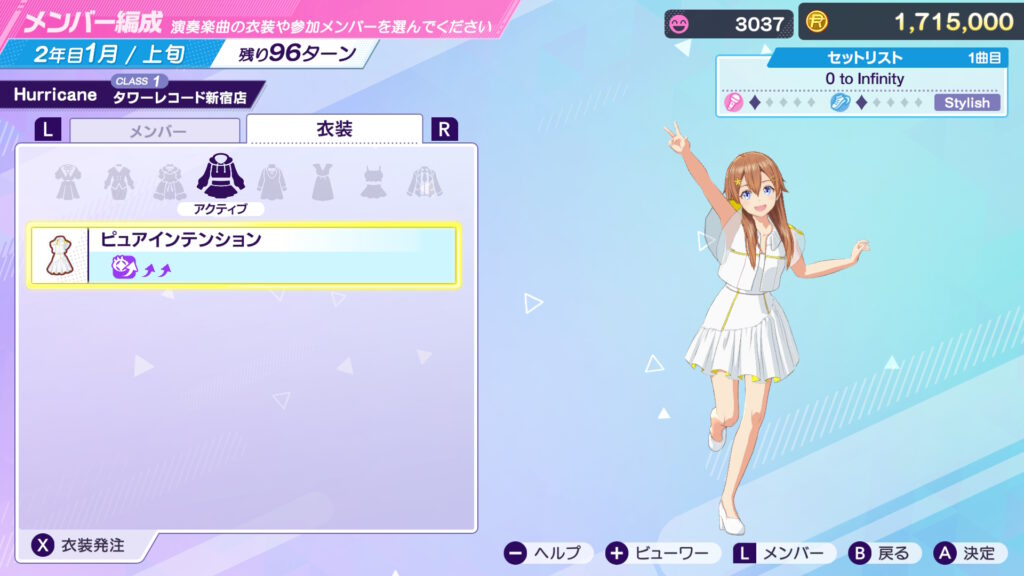Image resolution: width=1024 pixels, height=576 pixels.
Task: Select the 衣装 tab
Action: coord(334,129)
